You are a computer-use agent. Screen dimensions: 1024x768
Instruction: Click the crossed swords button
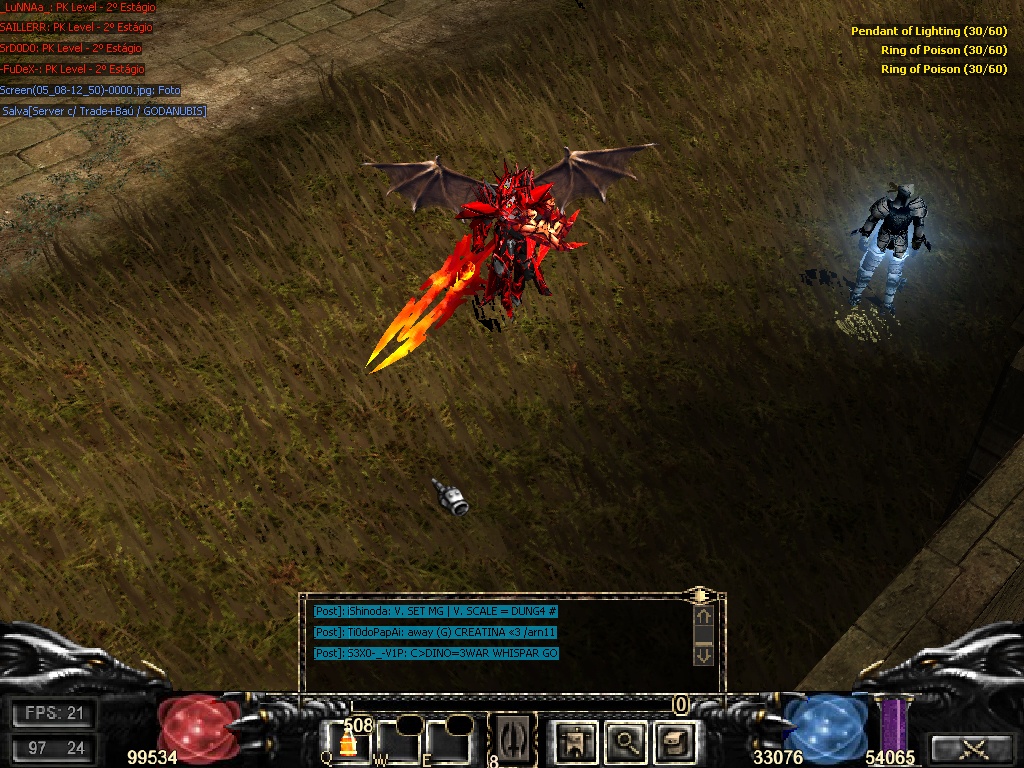coord(969,749)
